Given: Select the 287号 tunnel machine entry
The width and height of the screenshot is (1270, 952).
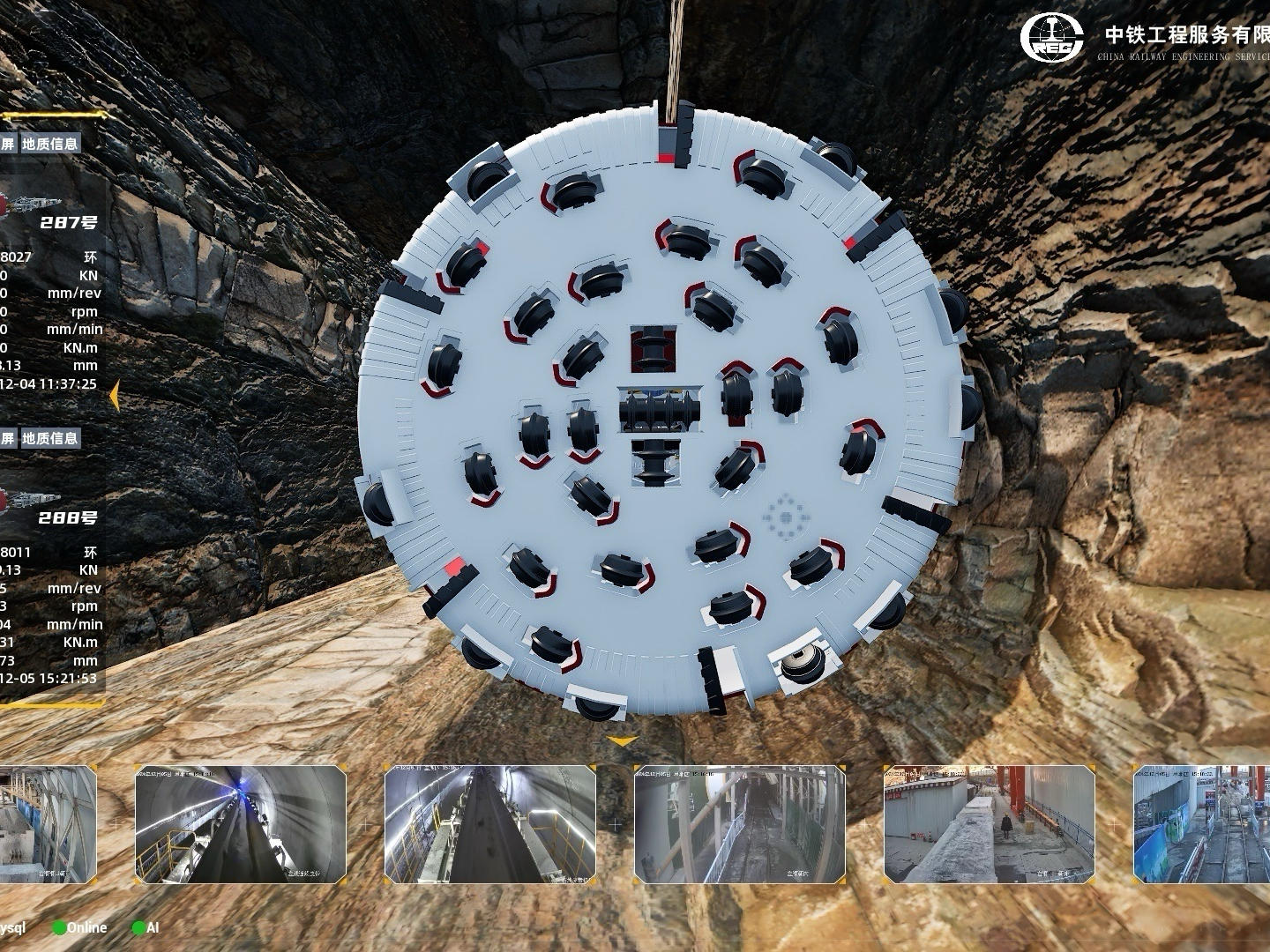Looking at the screenshot, I should point(68,222).
